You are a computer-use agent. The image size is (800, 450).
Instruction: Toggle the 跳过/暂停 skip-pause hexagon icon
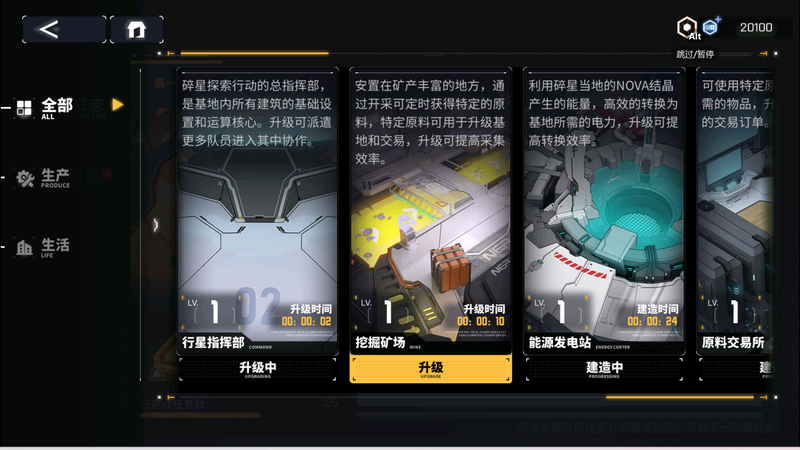(687, 29)
